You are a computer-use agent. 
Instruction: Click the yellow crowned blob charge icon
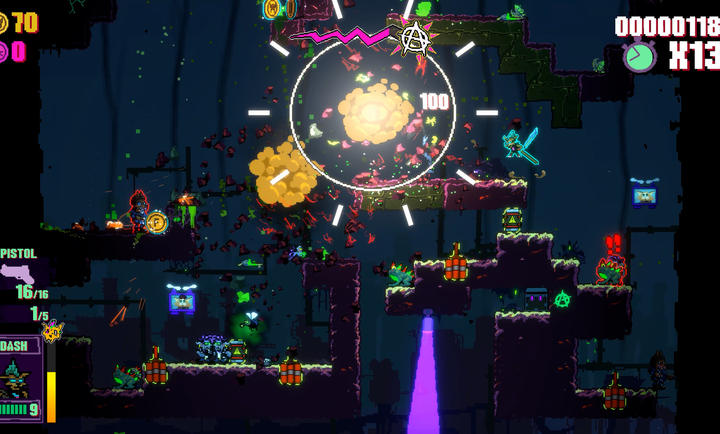(x=51, y=331)
